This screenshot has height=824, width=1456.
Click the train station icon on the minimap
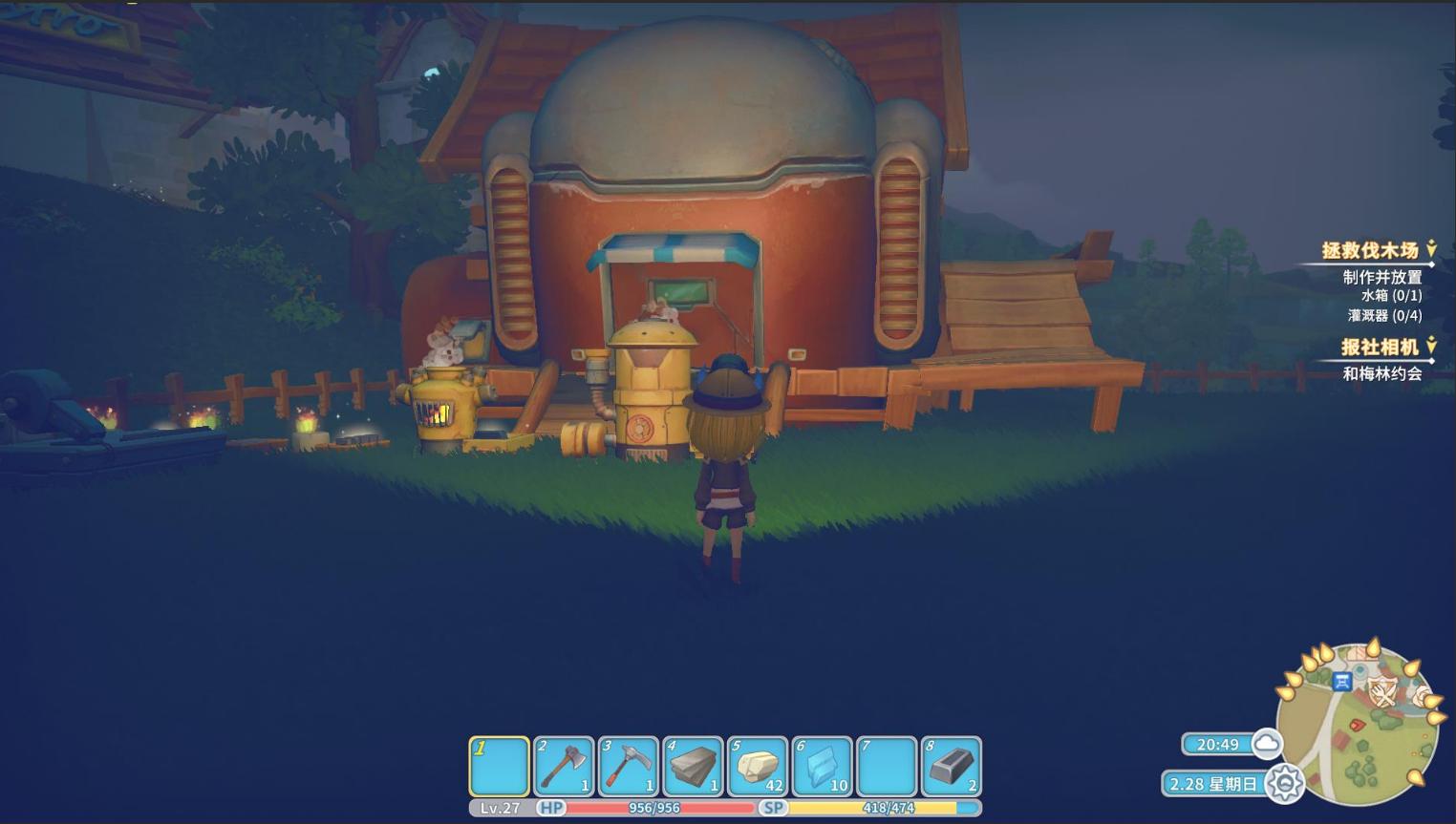pos(1341,681)
